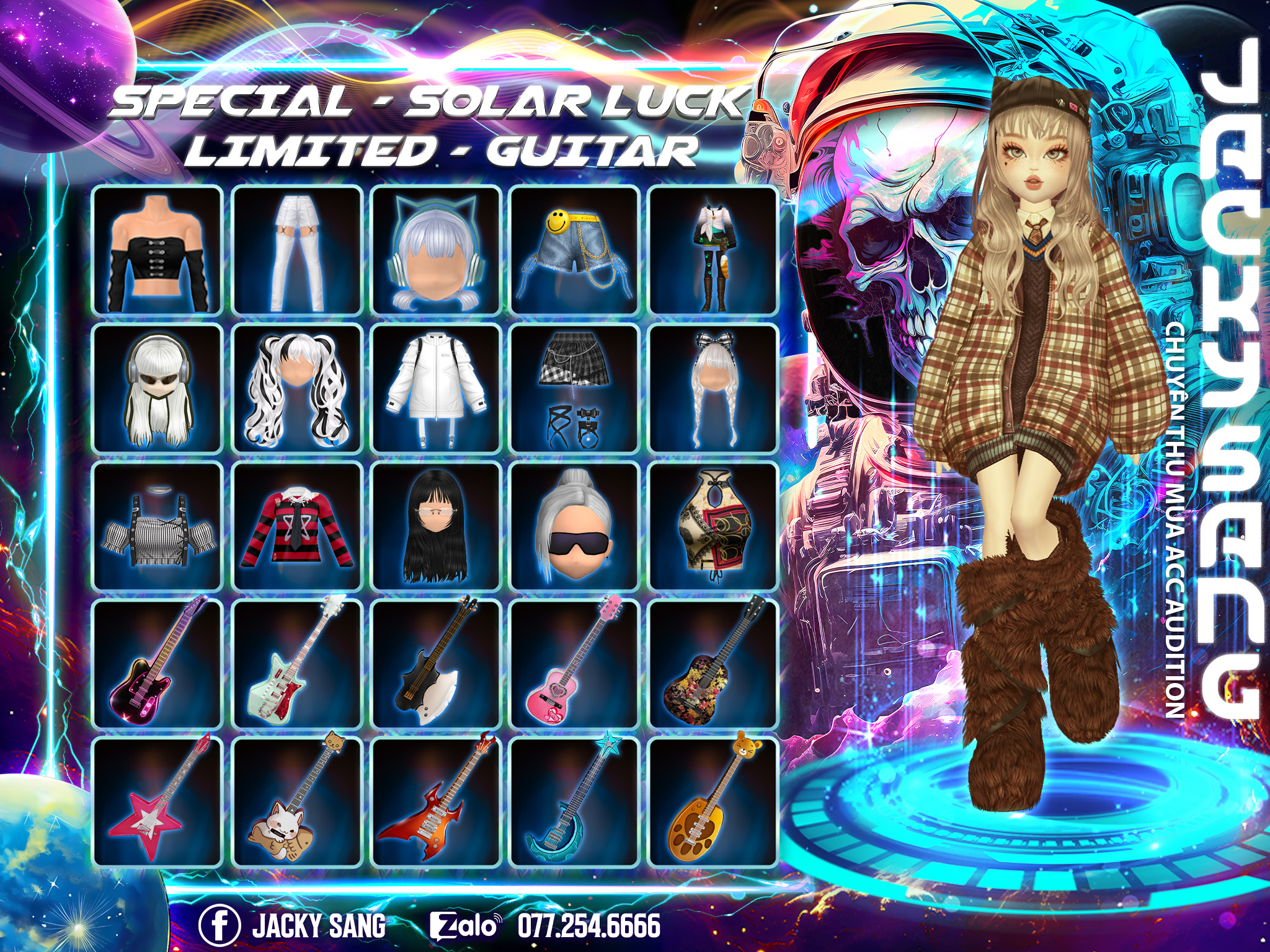Choose the white oversized jacket tile

coord(436,388)
